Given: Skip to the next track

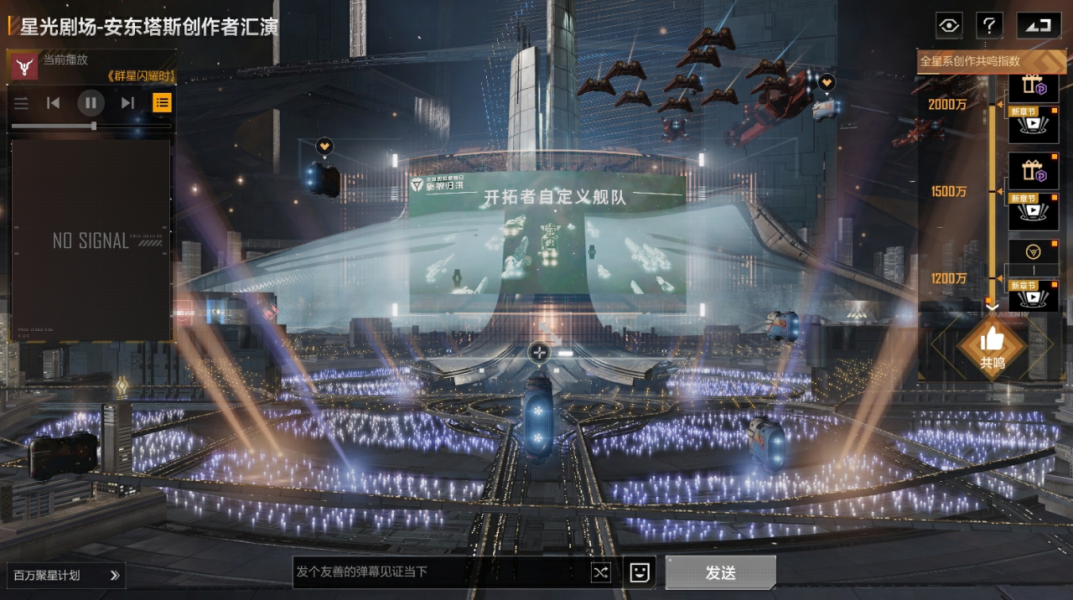Looking at the screenshot, I should 128,102.
